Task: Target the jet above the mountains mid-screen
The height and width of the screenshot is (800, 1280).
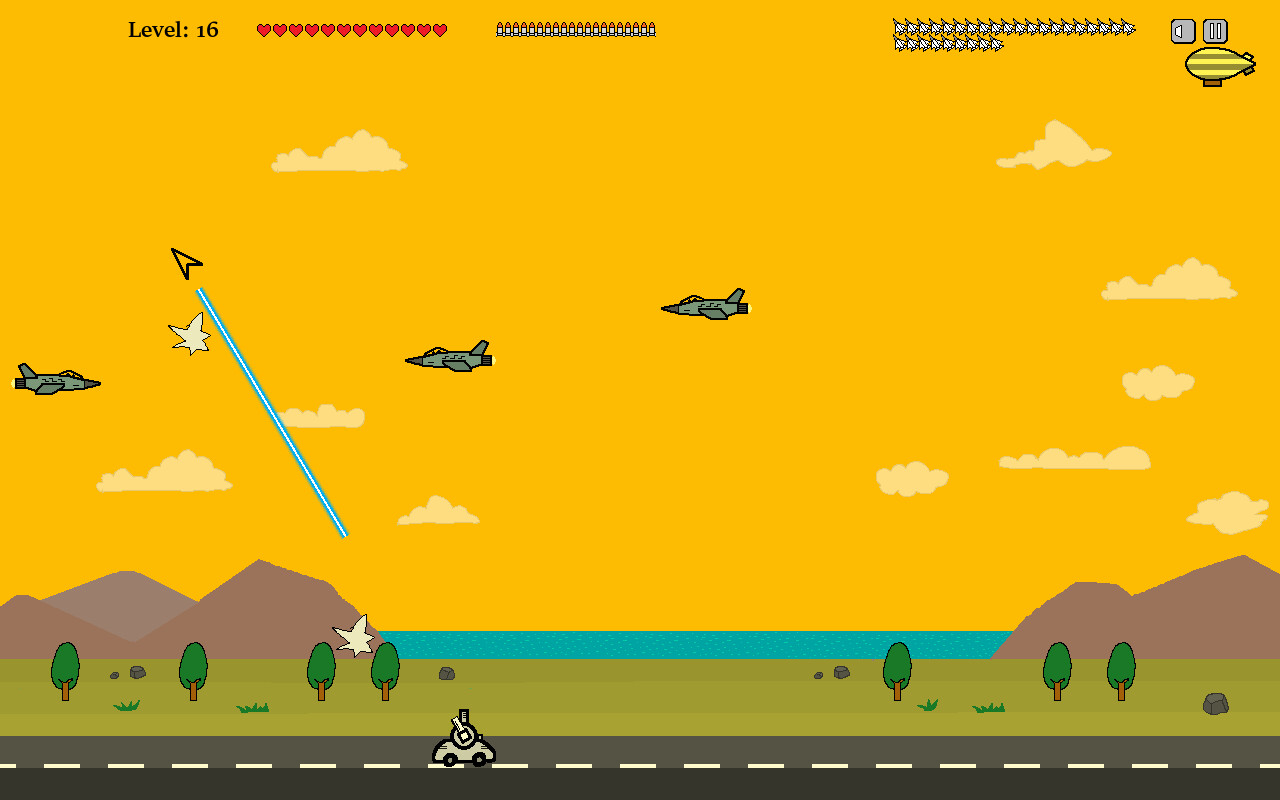Action: point(447,356)
